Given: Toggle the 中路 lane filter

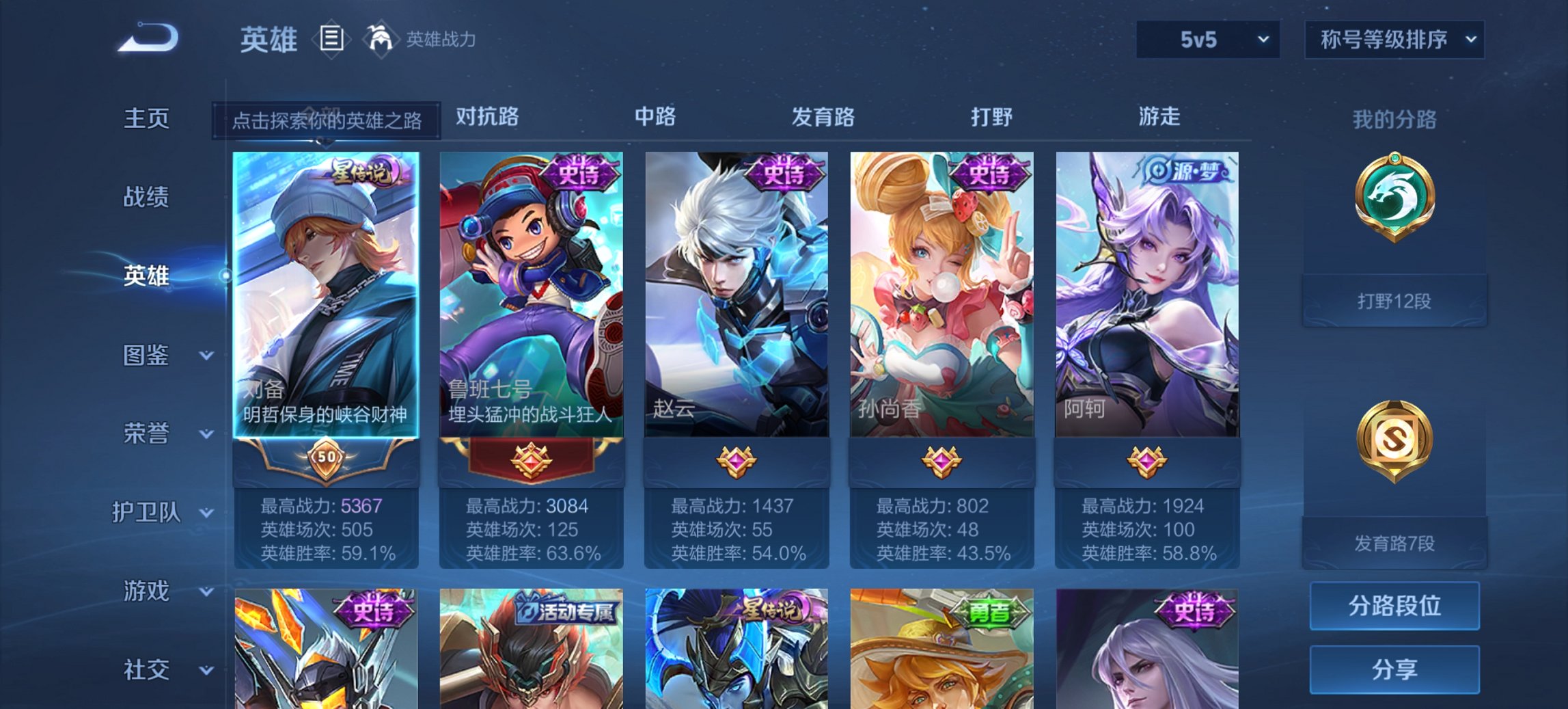Looking at the screenshot, I should (x=652, y=117).
